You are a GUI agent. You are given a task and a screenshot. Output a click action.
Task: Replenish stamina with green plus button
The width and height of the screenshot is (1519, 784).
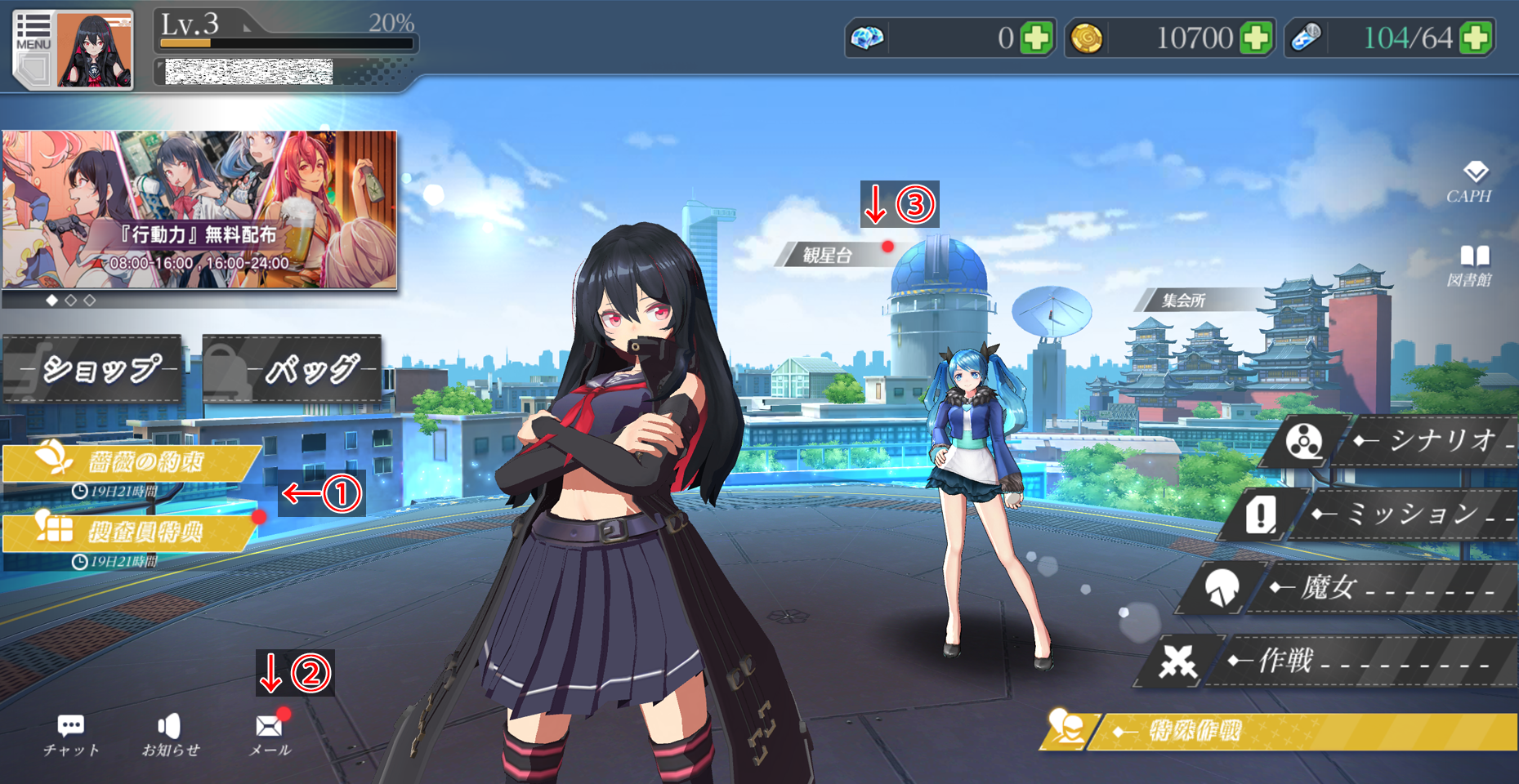pyautogui.click(x=1476, y=38)
